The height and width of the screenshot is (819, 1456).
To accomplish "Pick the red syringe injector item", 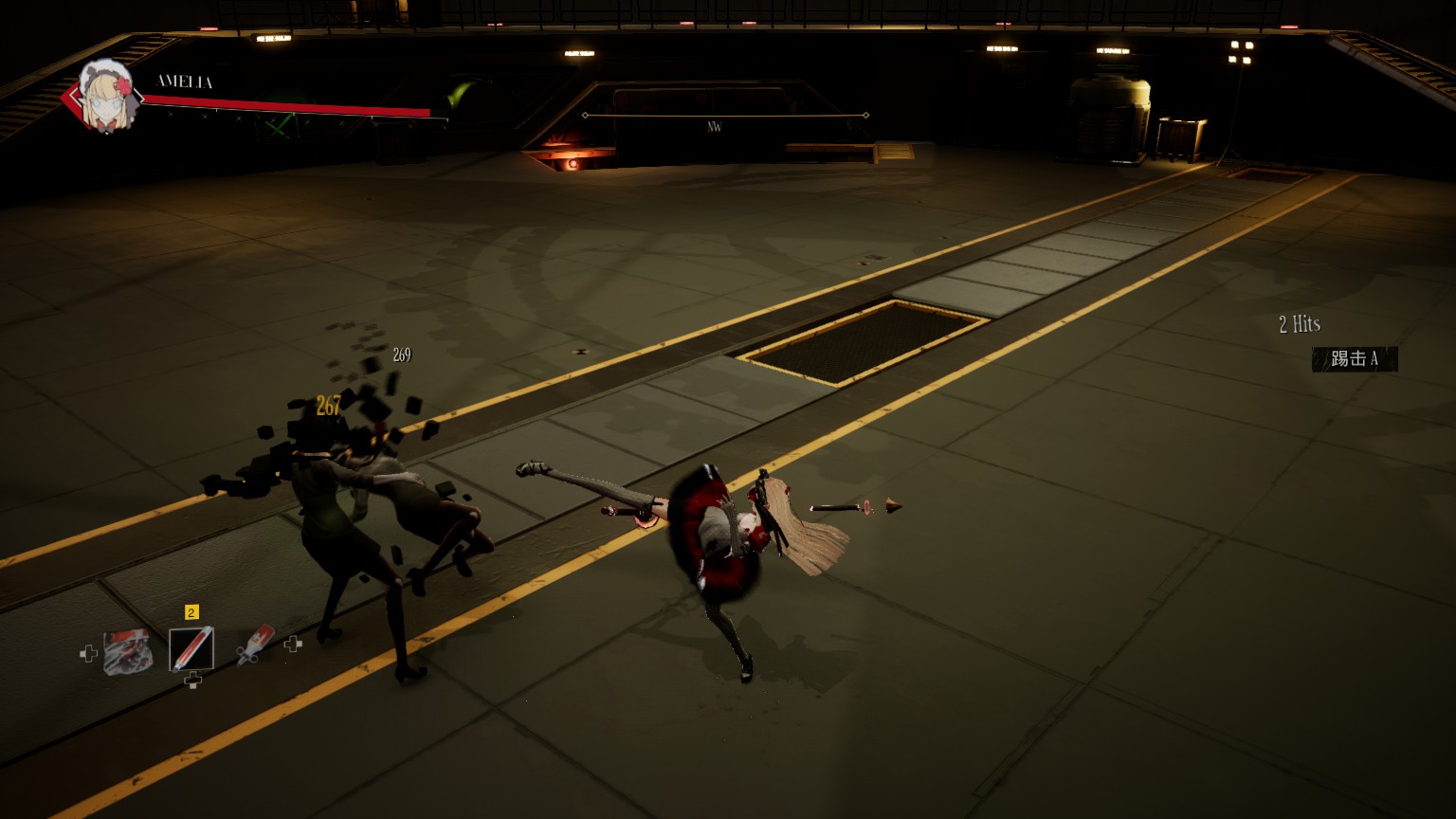I will click(x=254, y=645).
